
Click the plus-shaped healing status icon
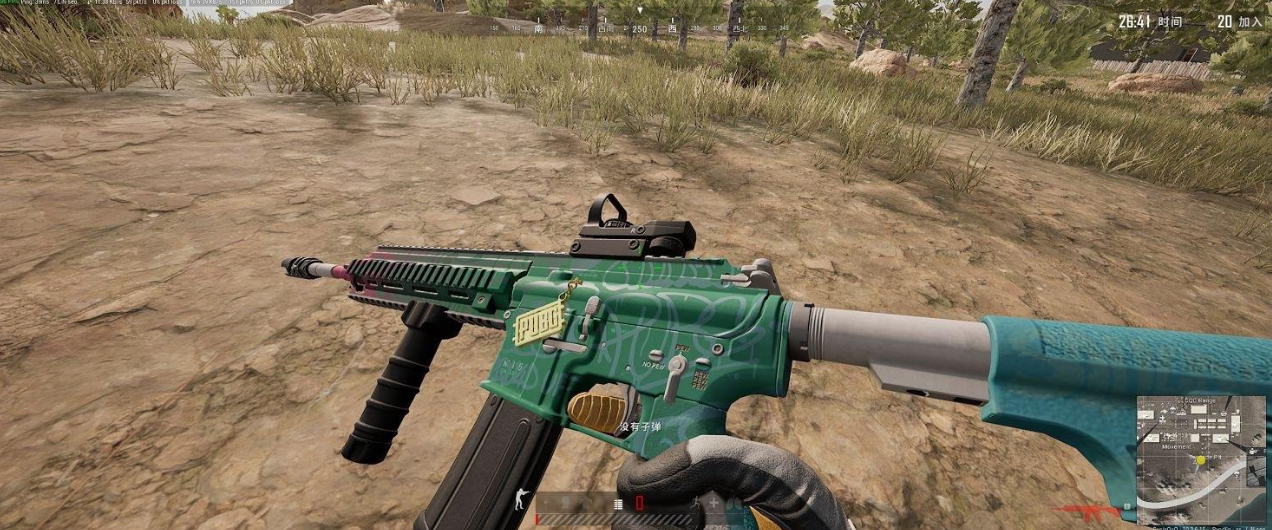click(x=713, y=503)
